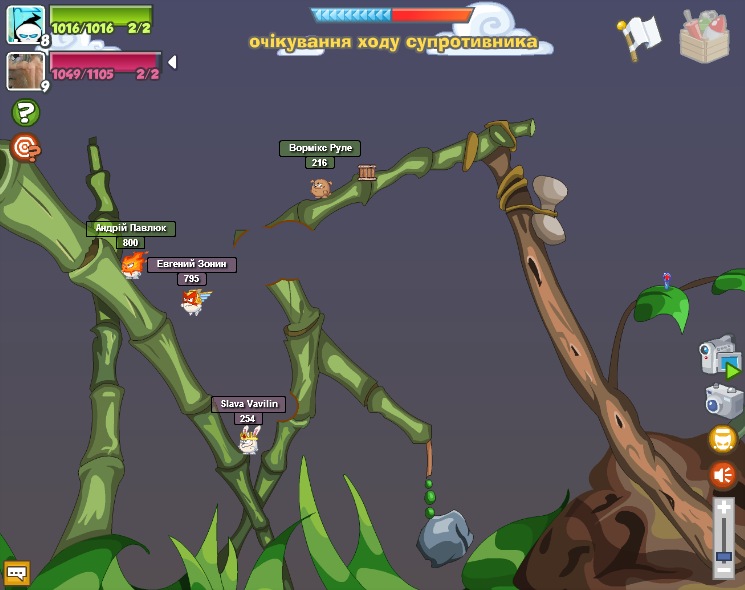Zoom out using the minus button

(x=724, y=569)
